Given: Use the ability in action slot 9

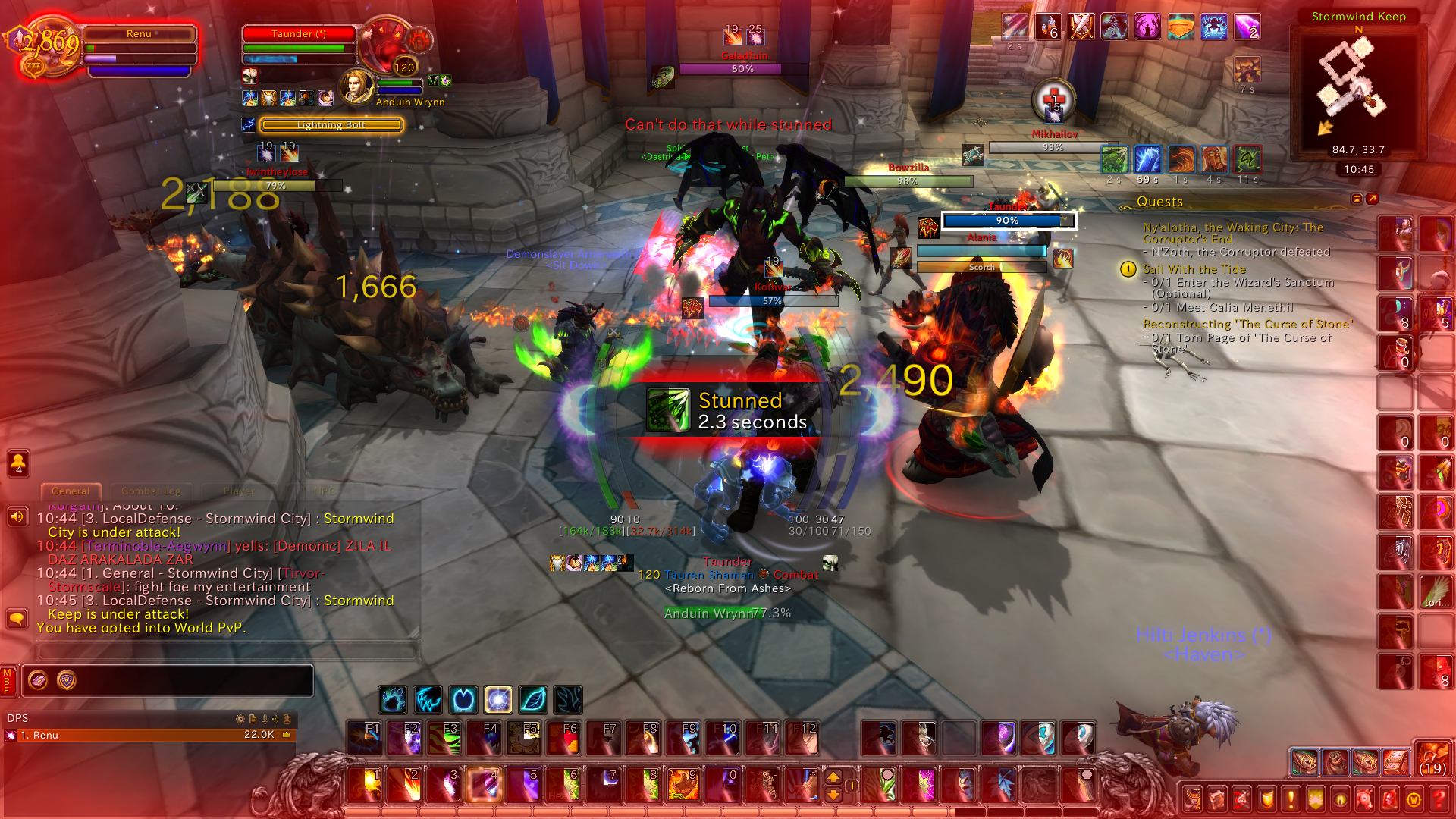Looking at the screenshot, I should pos(682,784).
